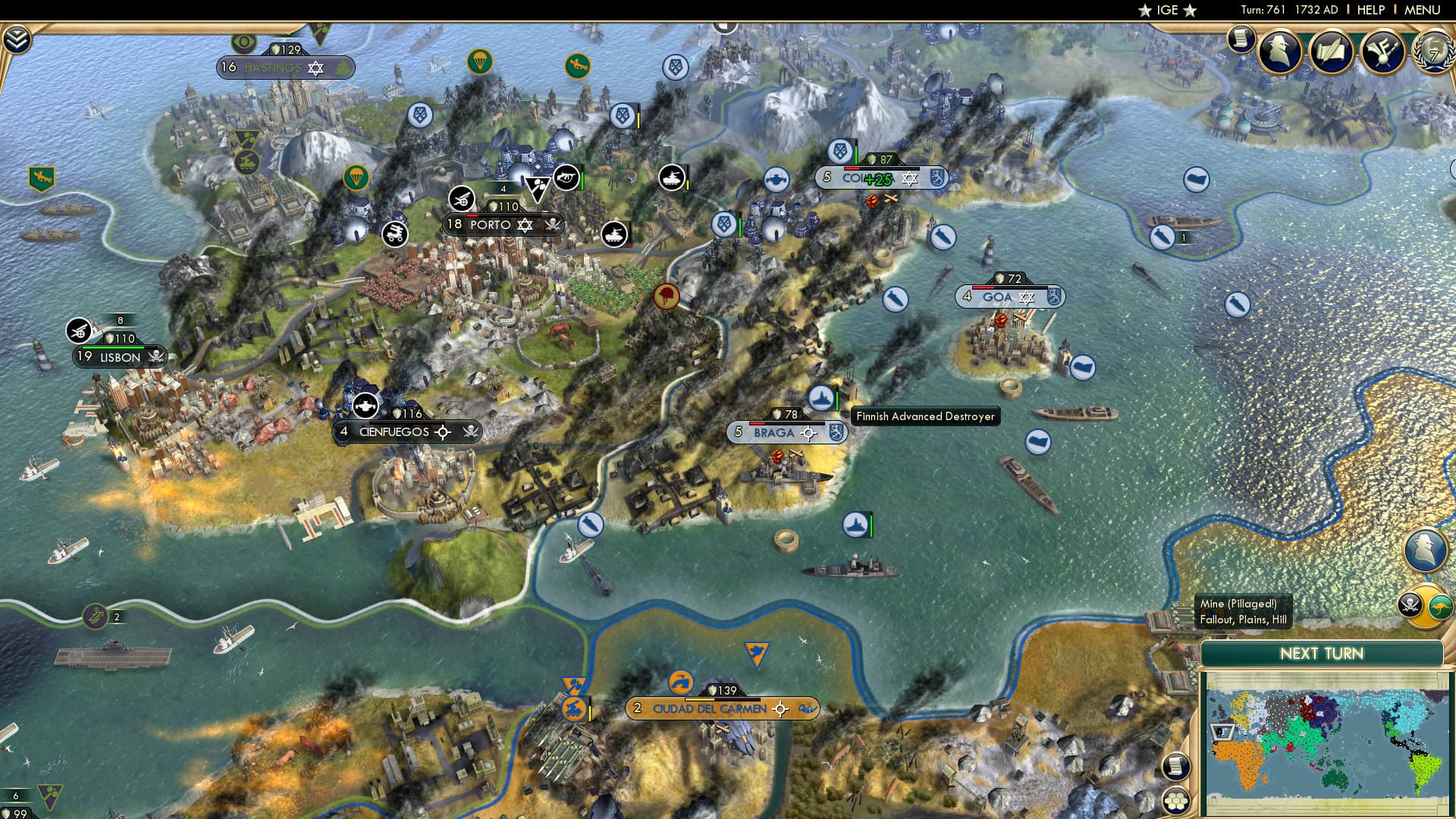Open the Espionage overview spy icon
1456x819 pixels.
1282,51
